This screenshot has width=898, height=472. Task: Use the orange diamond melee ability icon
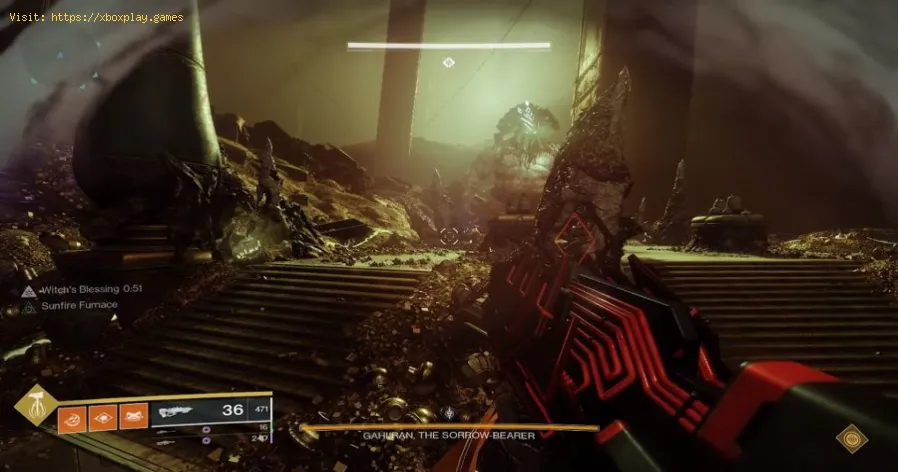point(103,415)
